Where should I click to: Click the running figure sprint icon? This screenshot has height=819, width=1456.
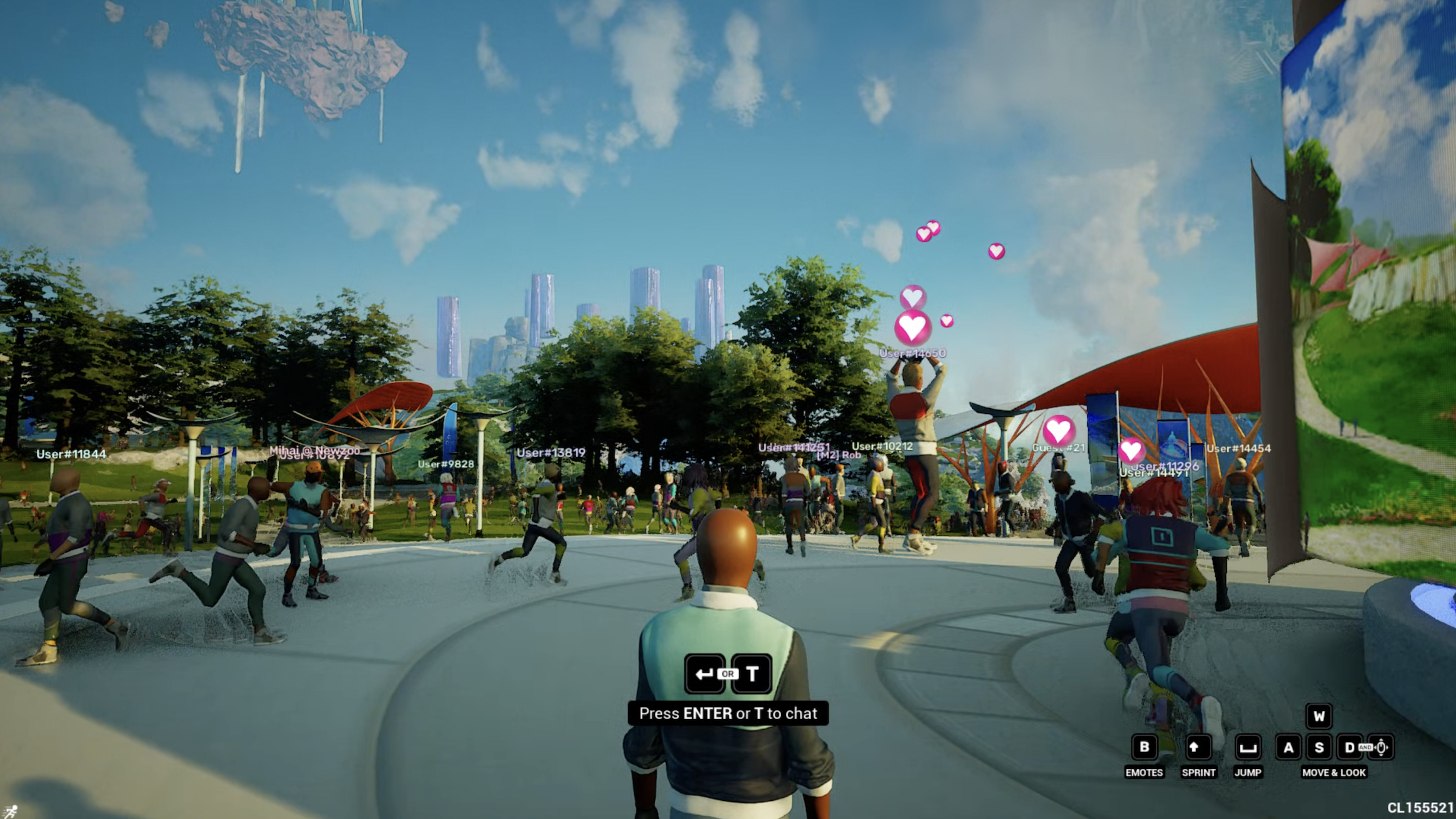click(x=11, y=811)
